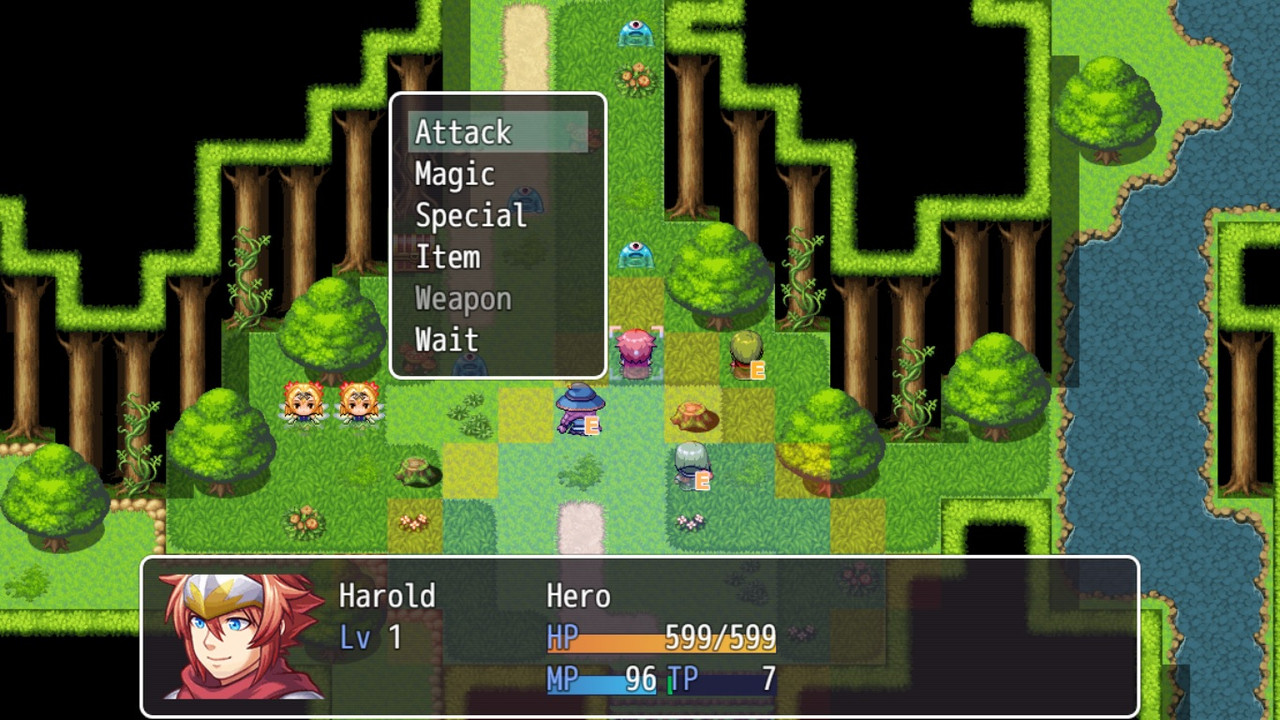Click the grey slime enemy below the stump
This screenshot has width=1280, height=720.
pos(690,458)
